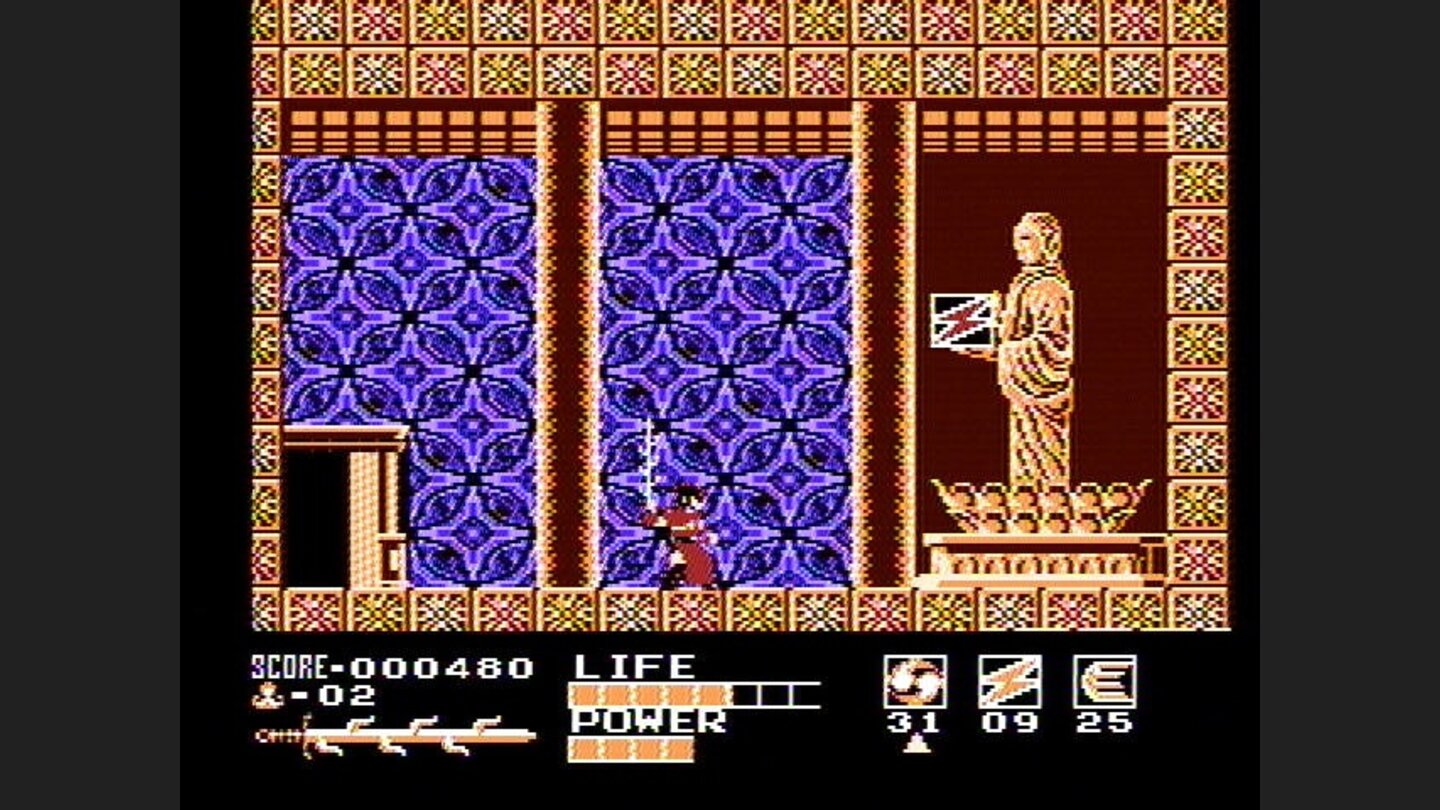Toggle the triangle selector beneath the fireball count
1440x810 pixels.
tap(917, 744)
